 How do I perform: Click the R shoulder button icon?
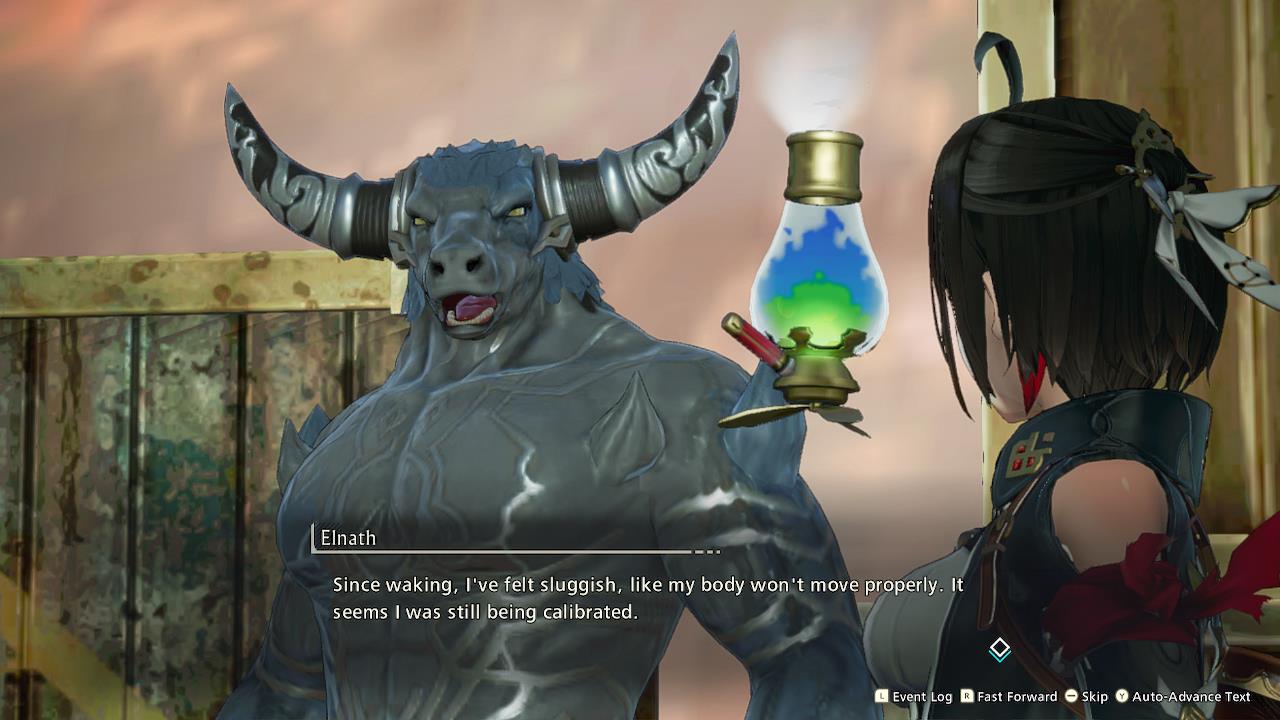point(965,697)
